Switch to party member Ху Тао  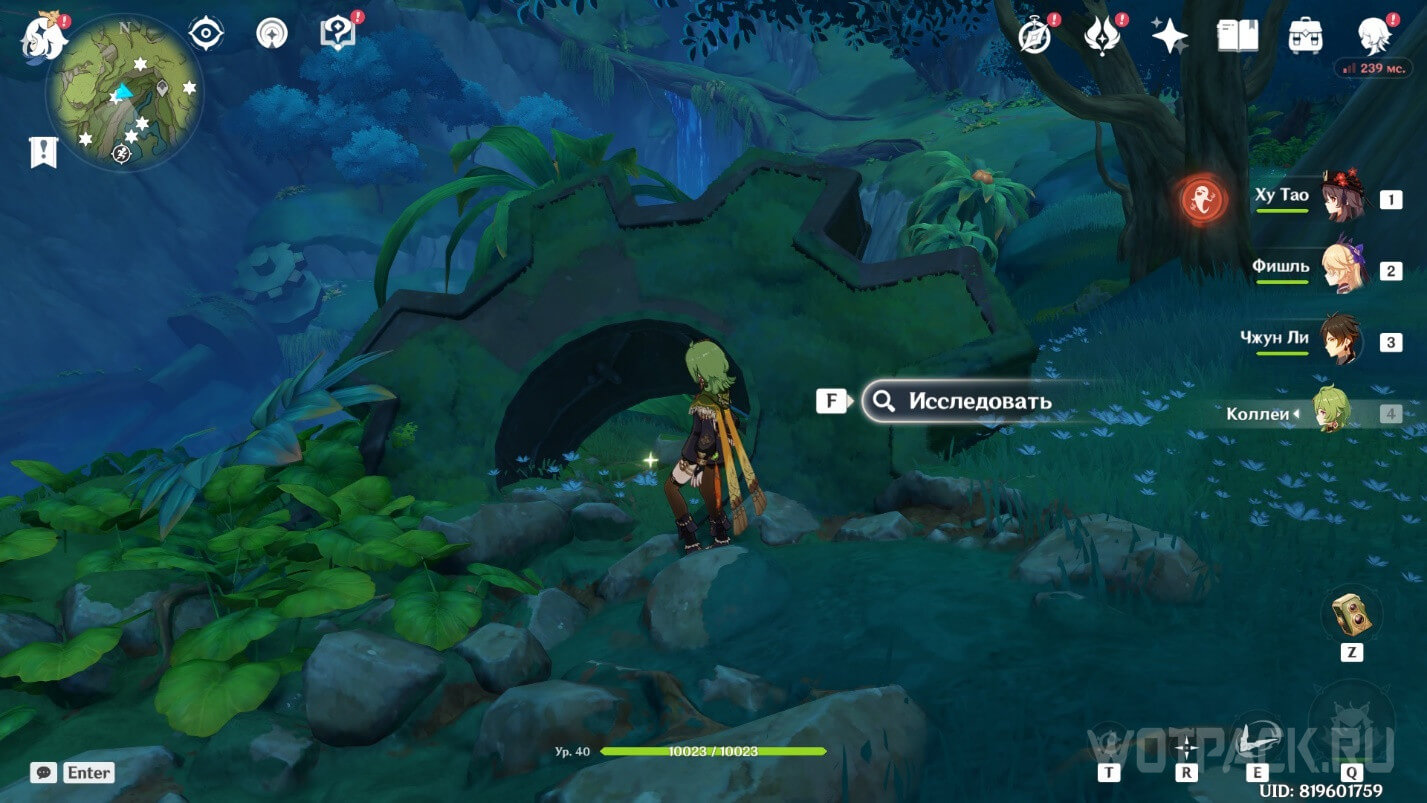point(1340,198)
